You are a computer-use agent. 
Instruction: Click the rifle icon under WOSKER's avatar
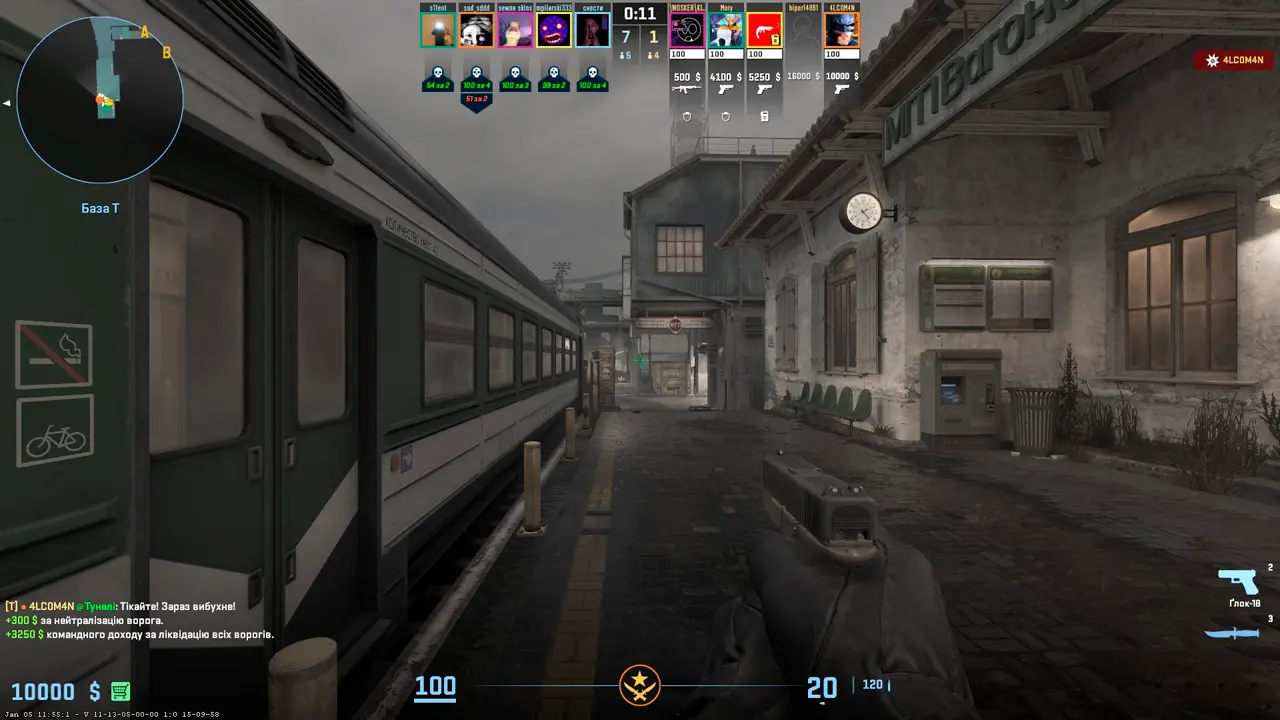(686, 90)
